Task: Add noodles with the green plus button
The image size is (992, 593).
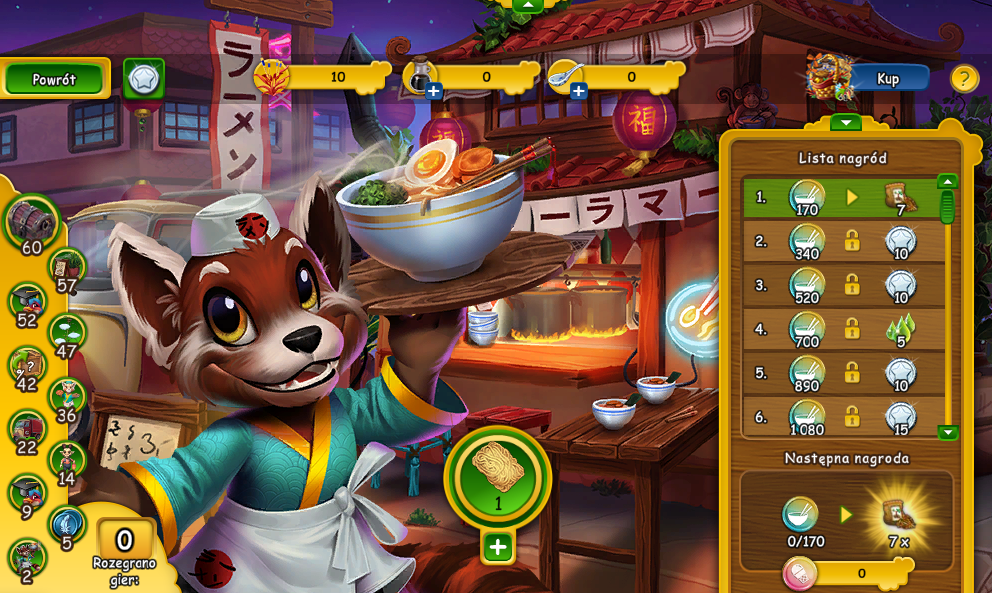Action: pyautogui.click(x=498, y=547)
